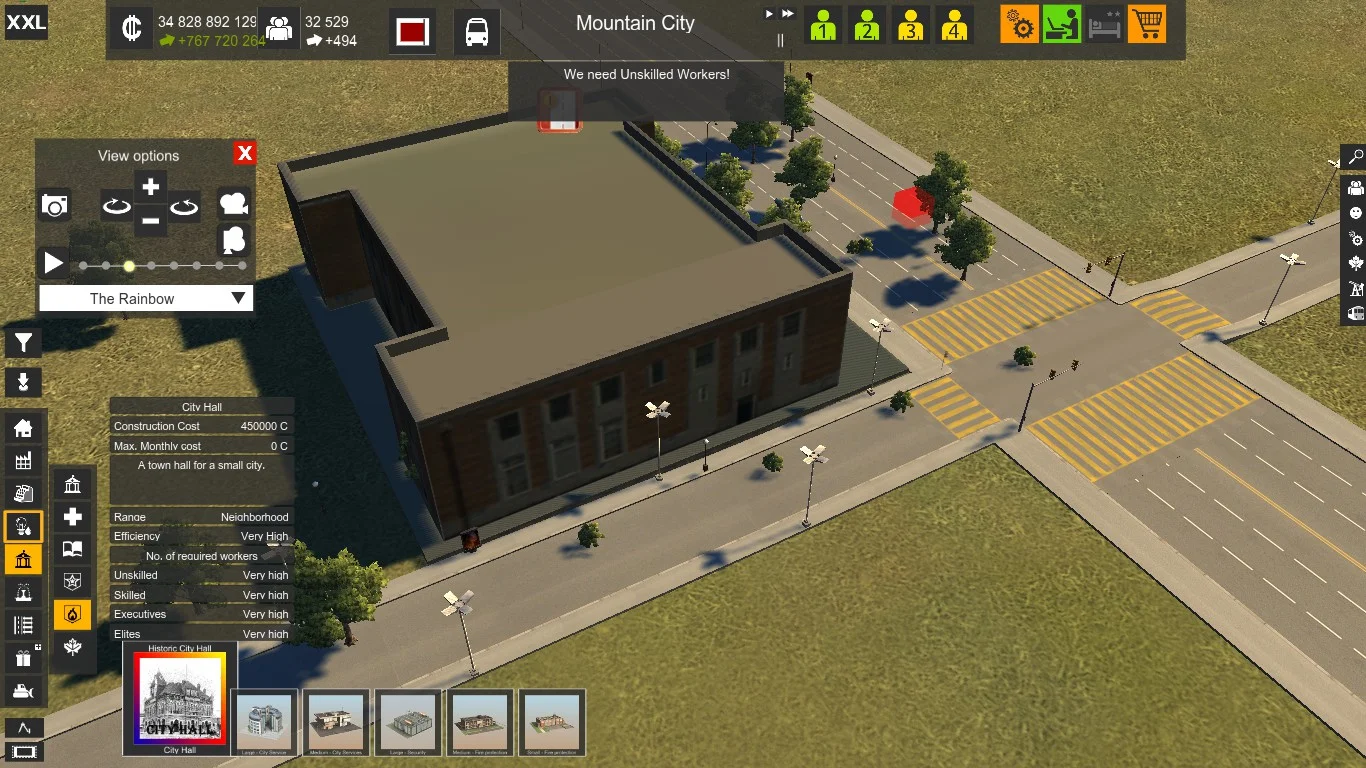Screen dimensions: 1366x768
Task: Open the residential house build category
Action: (23, 429)
